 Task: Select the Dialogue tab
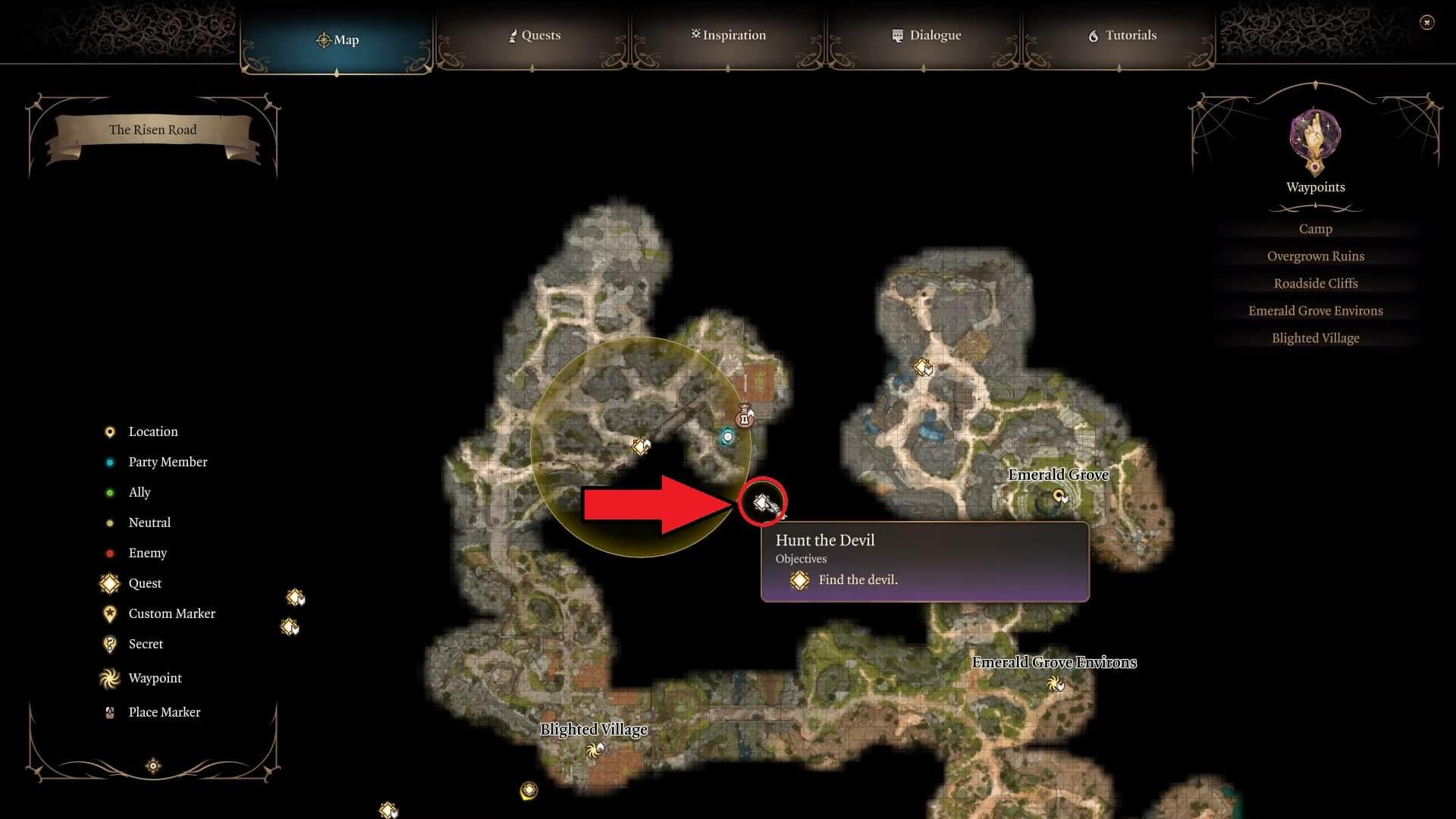(926, 36)
